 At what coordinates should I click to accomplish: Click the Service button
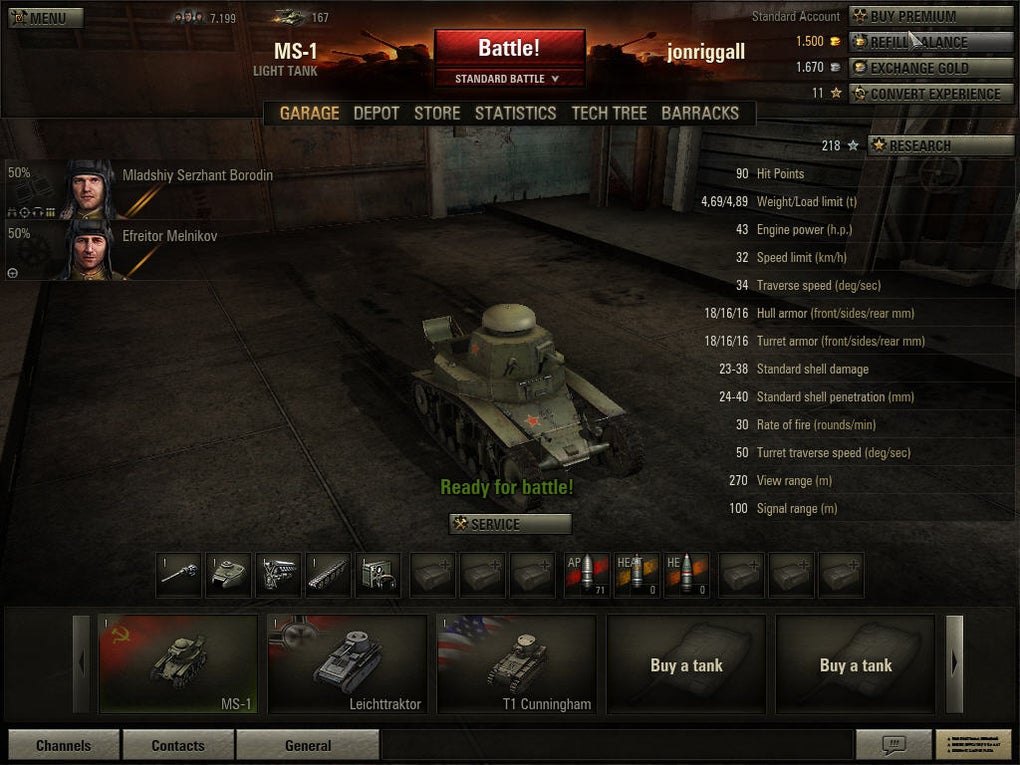tap(511, 524)
